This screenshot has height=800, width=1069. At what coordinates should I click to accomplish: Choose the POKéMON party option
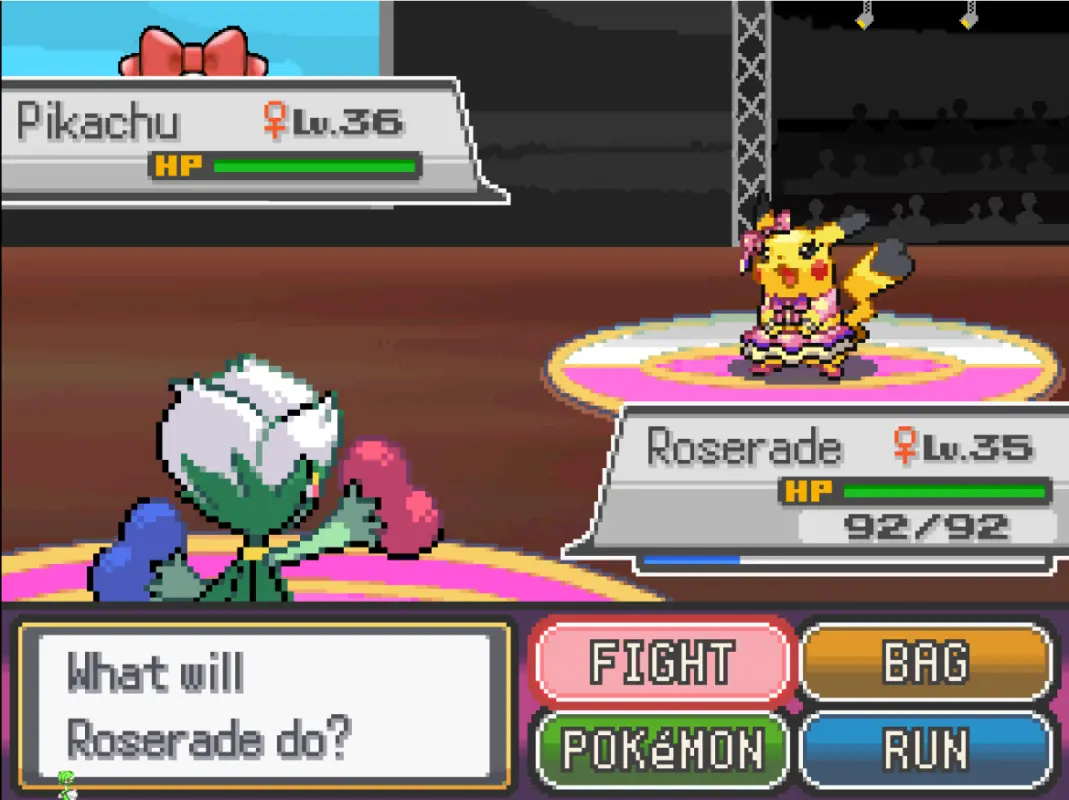[x=662, y=749]
